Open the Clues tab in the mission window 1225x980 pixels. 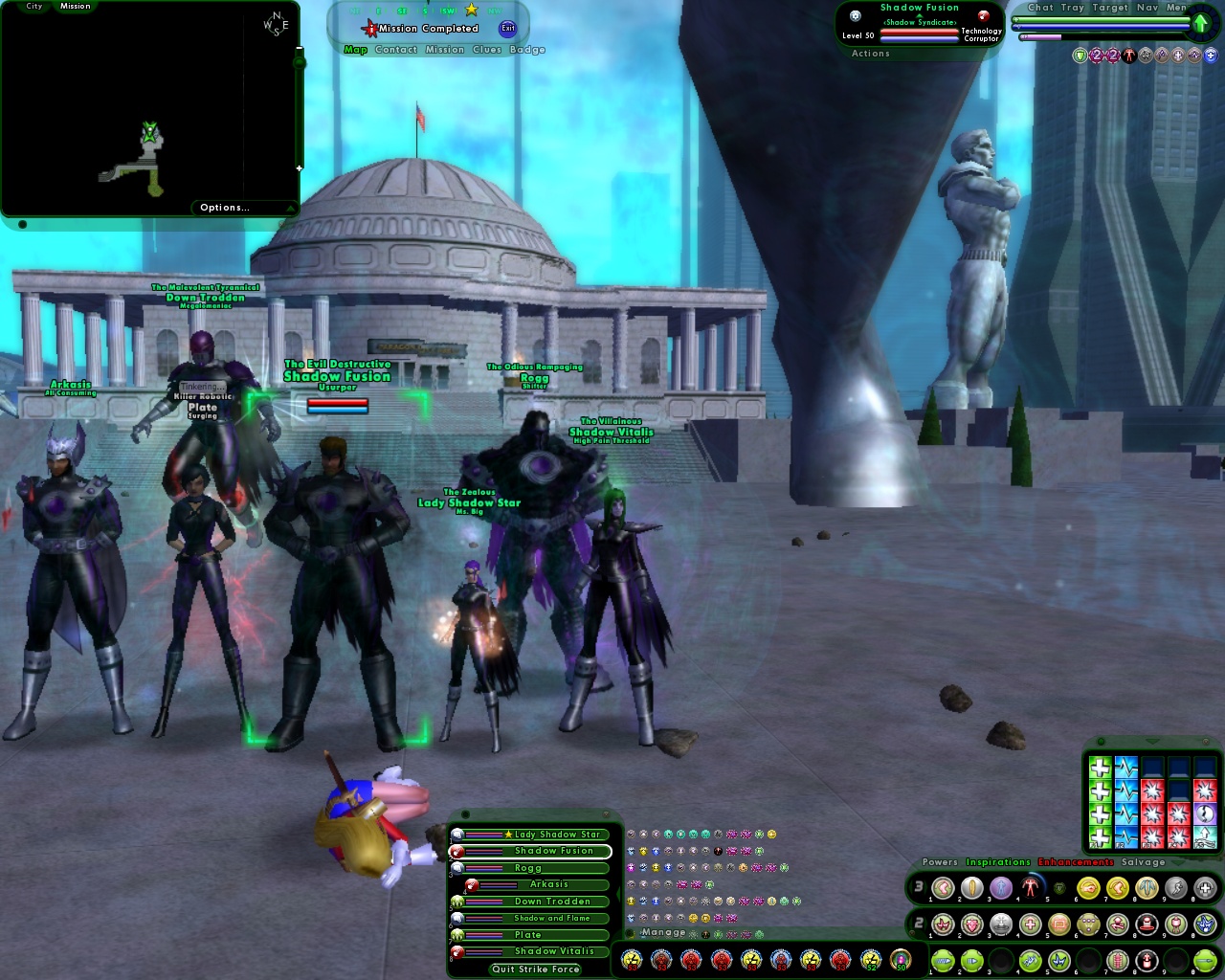point(487,50)
